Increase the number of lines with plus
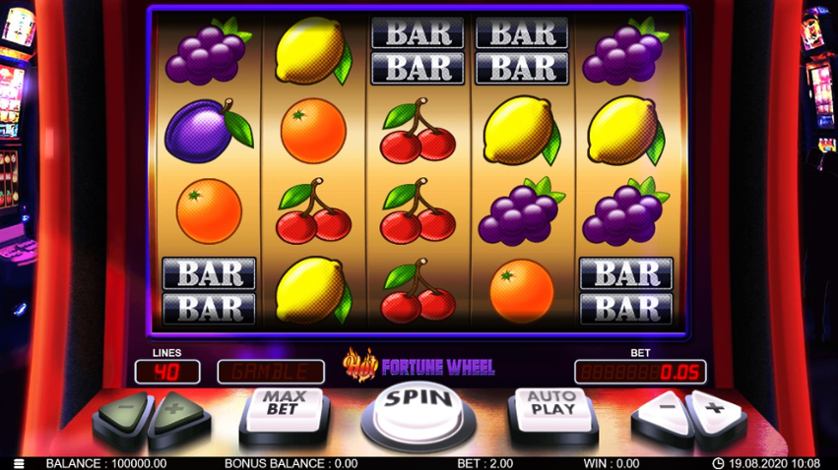 click(x=178, y=412)
